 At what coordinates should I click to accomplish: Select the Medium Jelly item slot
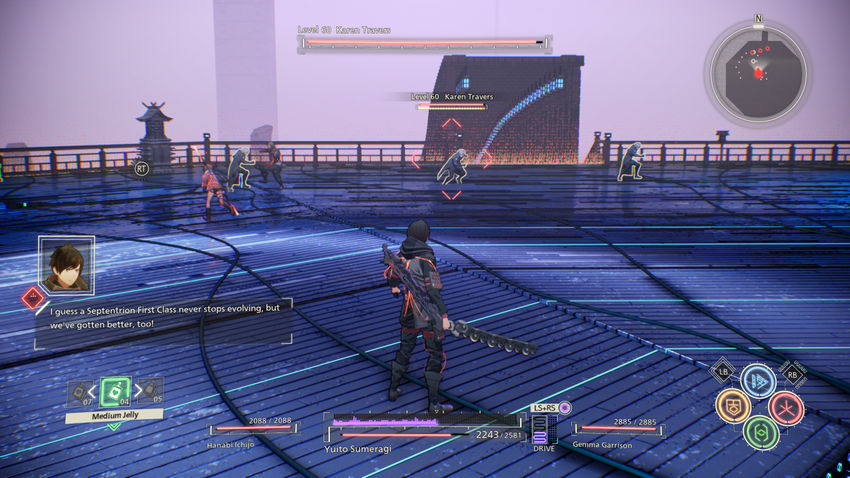pyautogui.click(x=115, y=391)
